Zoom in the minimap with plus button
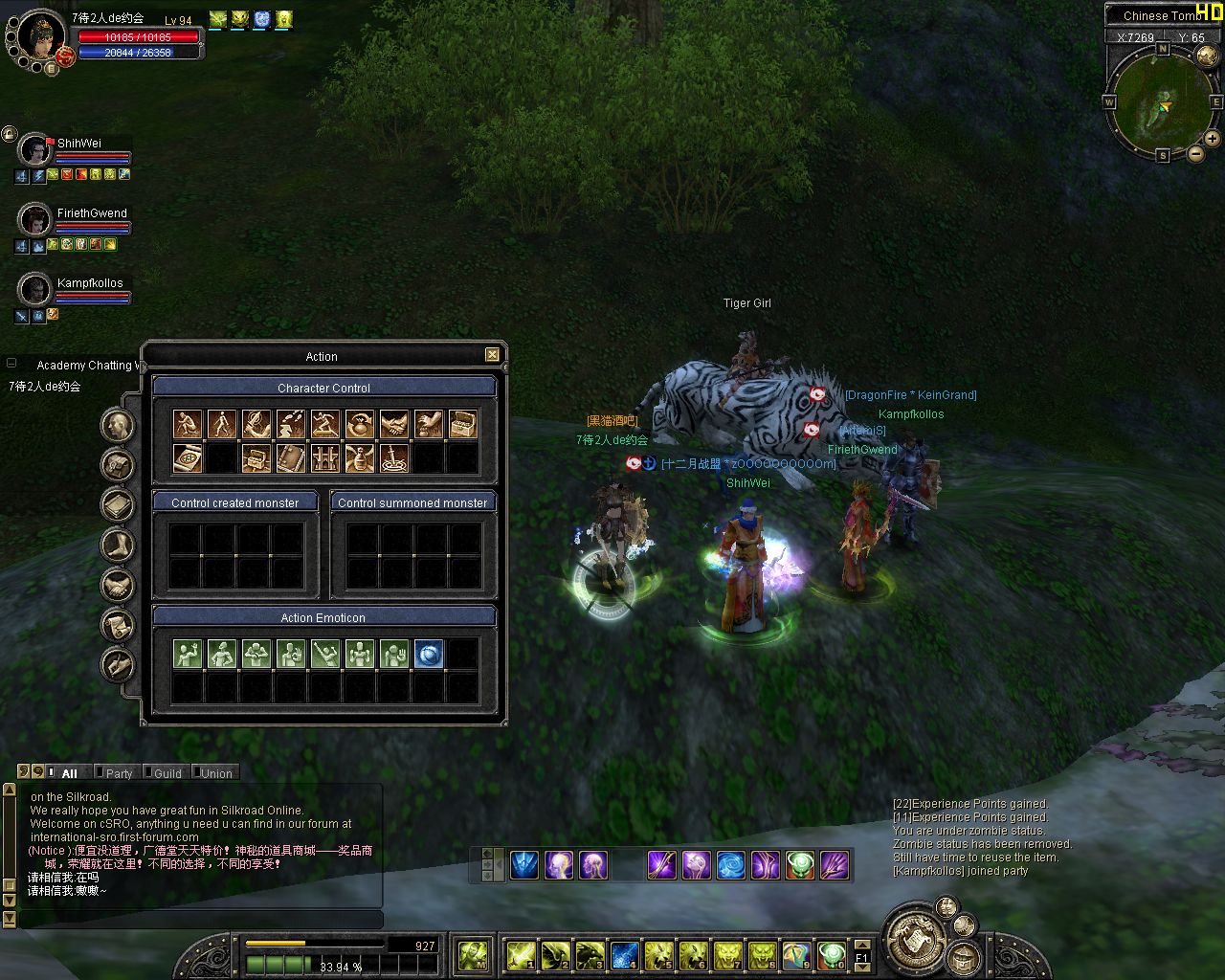This screenshot has width=1225, height=980. 1212,139
